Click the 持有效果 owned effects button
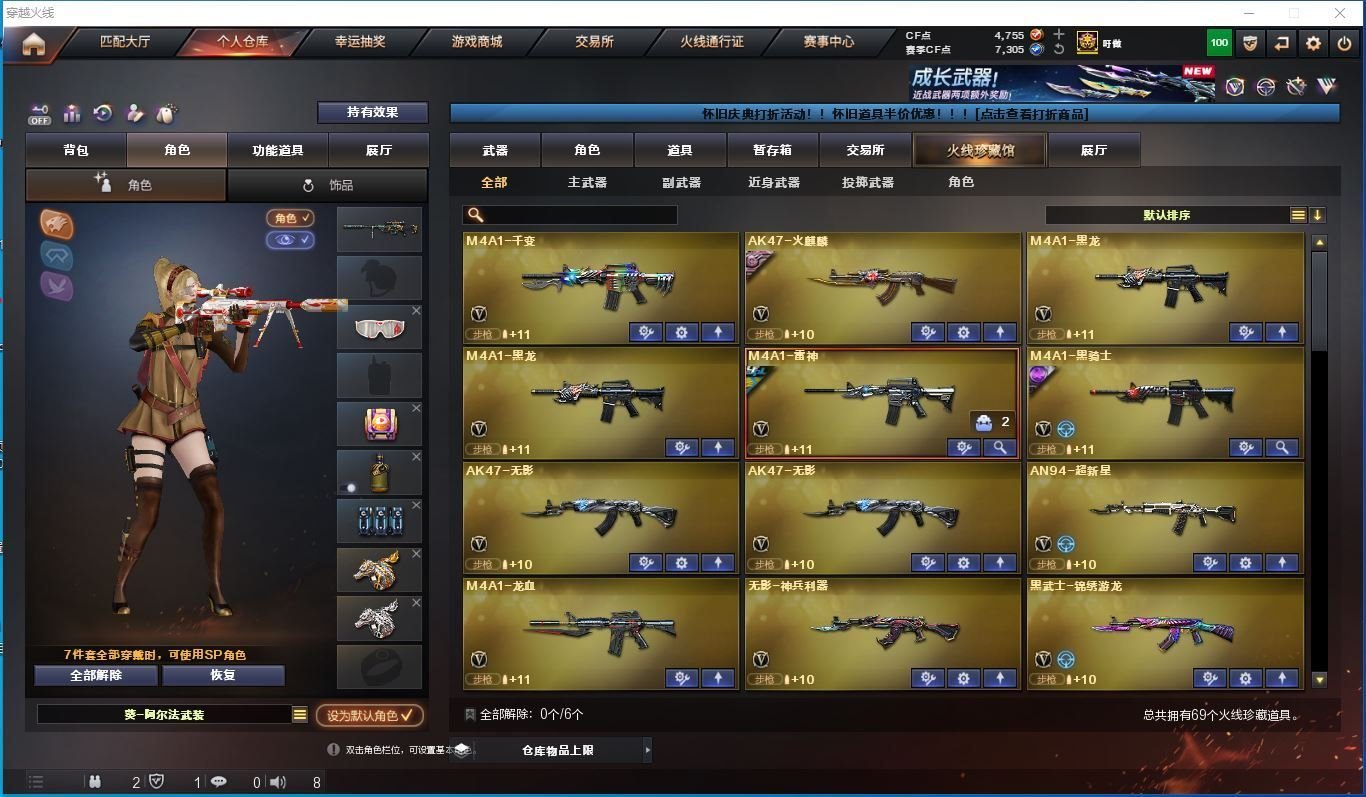Viewport: 1366px width, 797px height. pyautogui.click(x=372, y=112)
